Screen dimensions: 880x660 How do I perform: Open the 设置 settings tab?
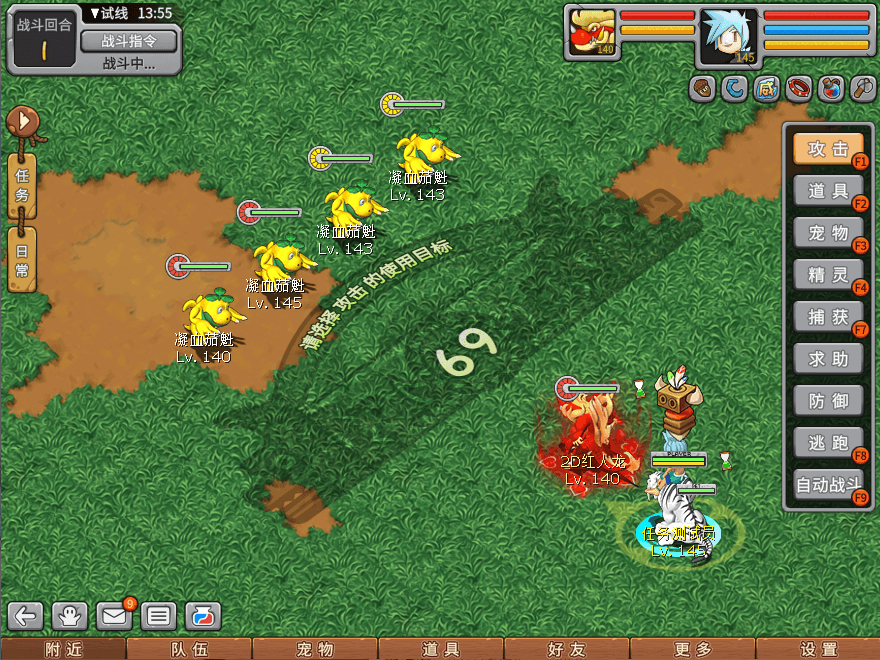coord(818,649)
